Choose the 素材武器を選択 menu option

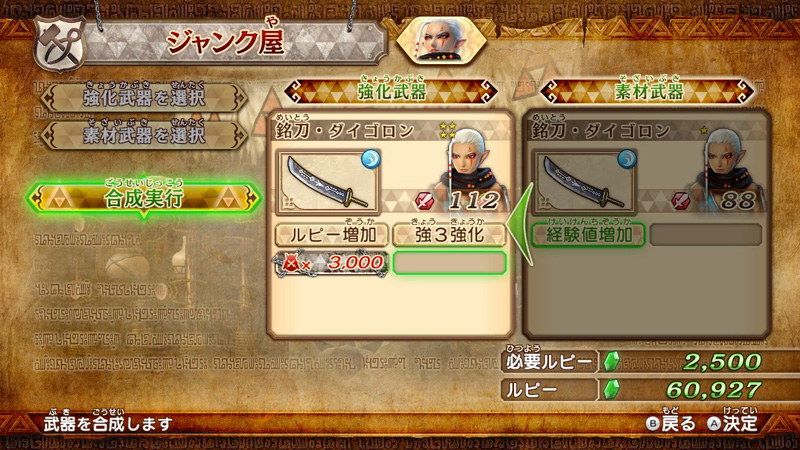tap(142, 132)
